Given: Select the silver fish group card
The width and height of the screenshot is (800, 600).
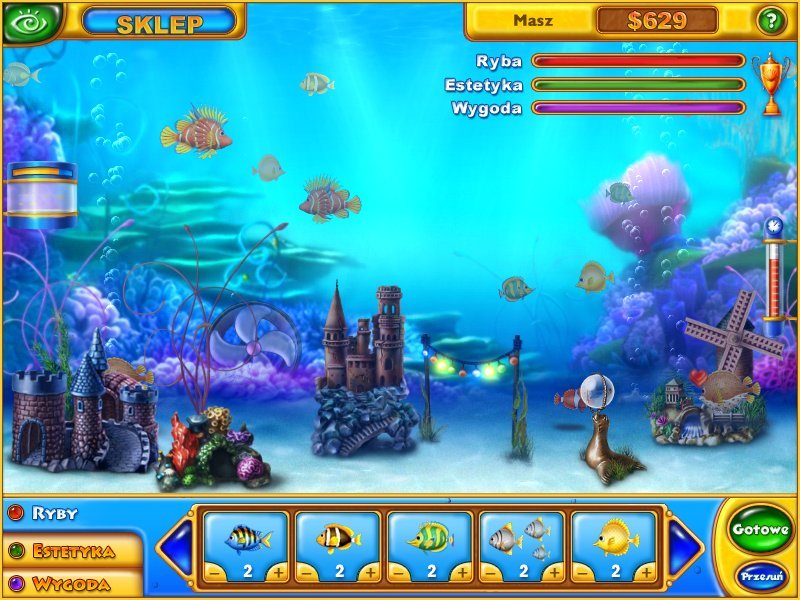Looking at the screenshot, I should click(x=522, y=538).
